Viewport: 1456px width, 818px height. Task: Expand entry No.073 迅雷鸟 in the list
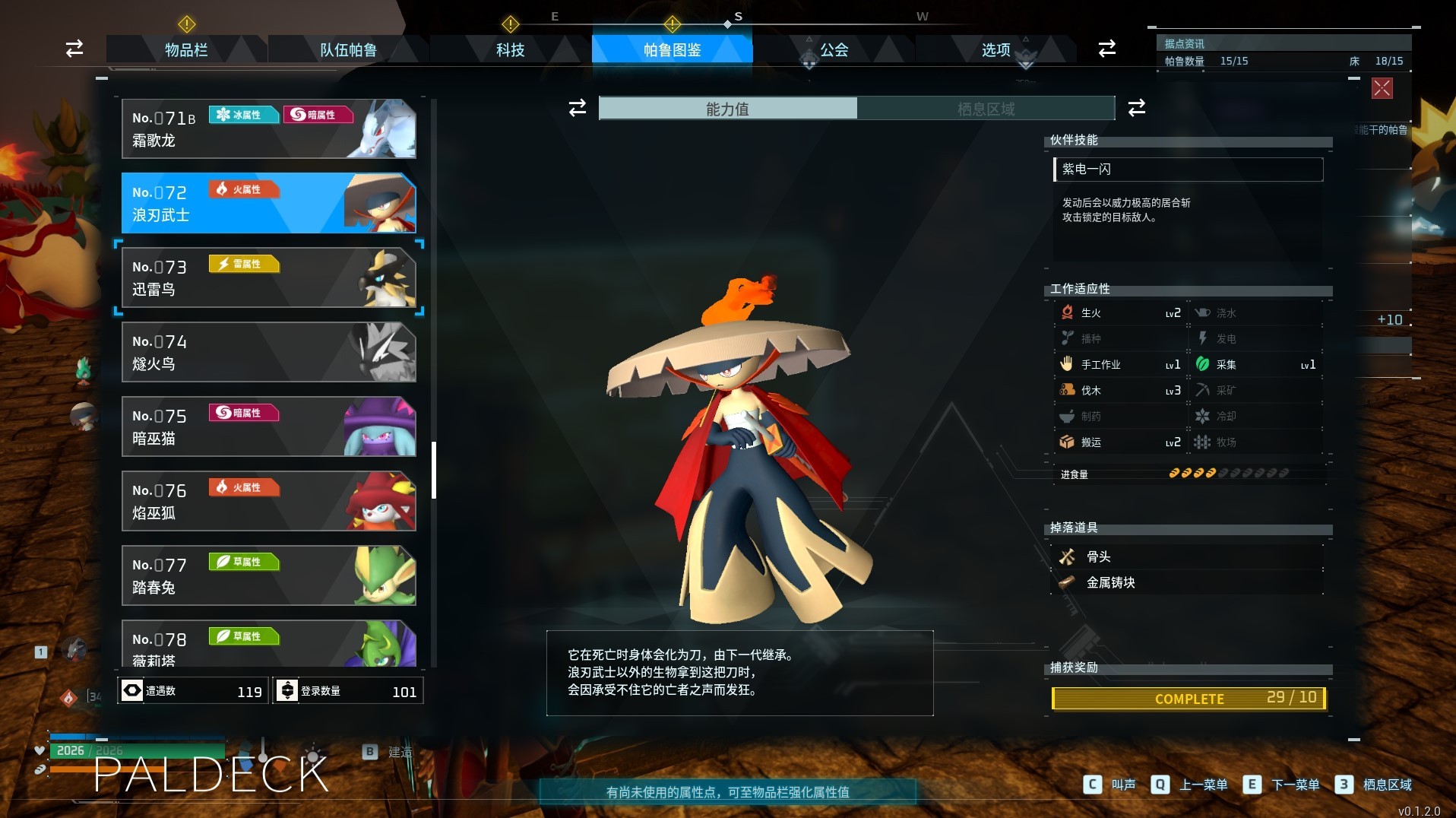269,278
